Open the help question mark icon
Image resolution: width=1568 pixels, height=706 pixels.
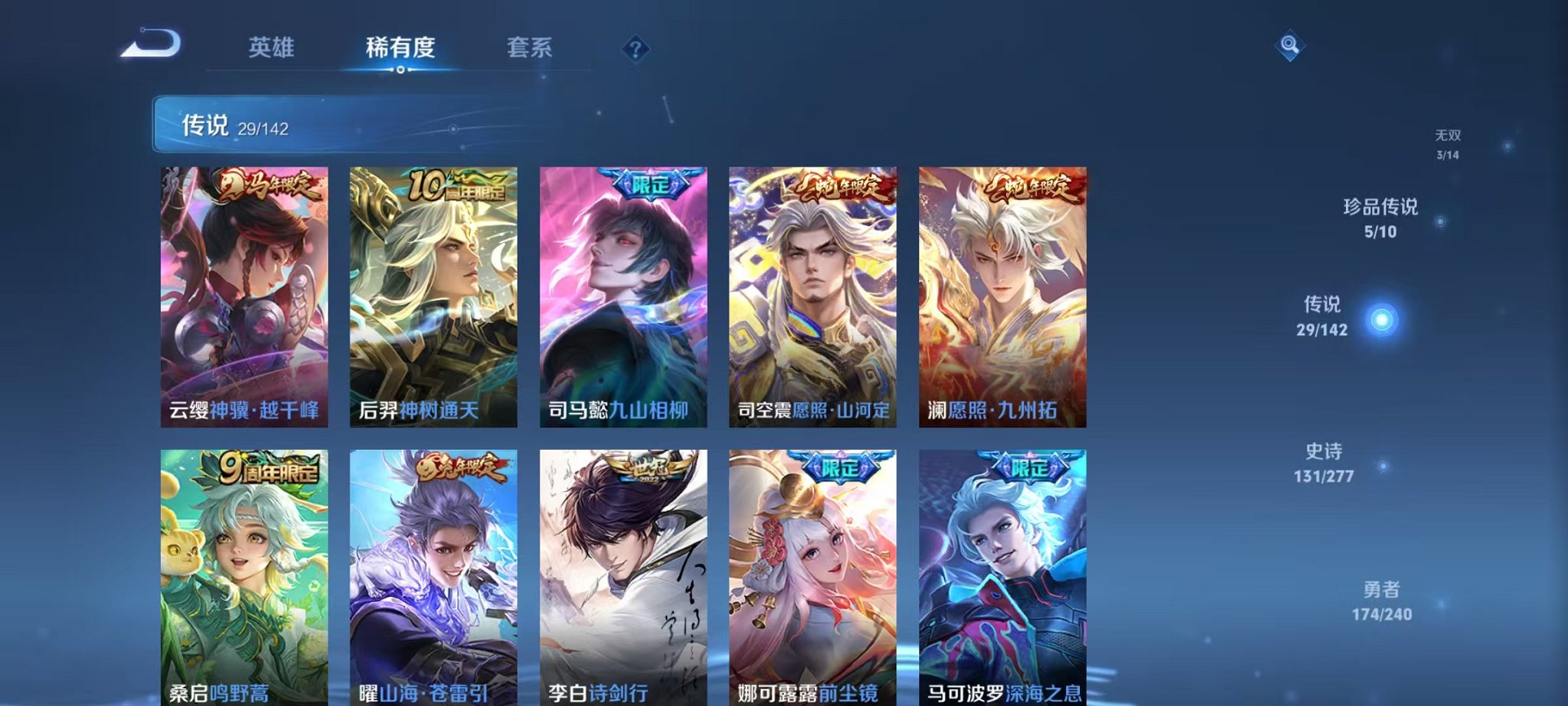(x=635, y=49)
